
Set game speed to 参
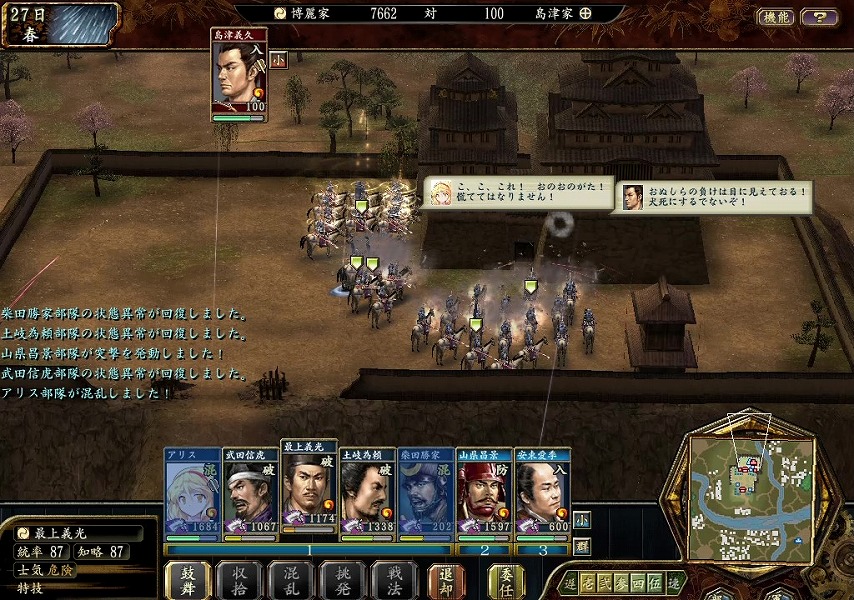(619, 583)
